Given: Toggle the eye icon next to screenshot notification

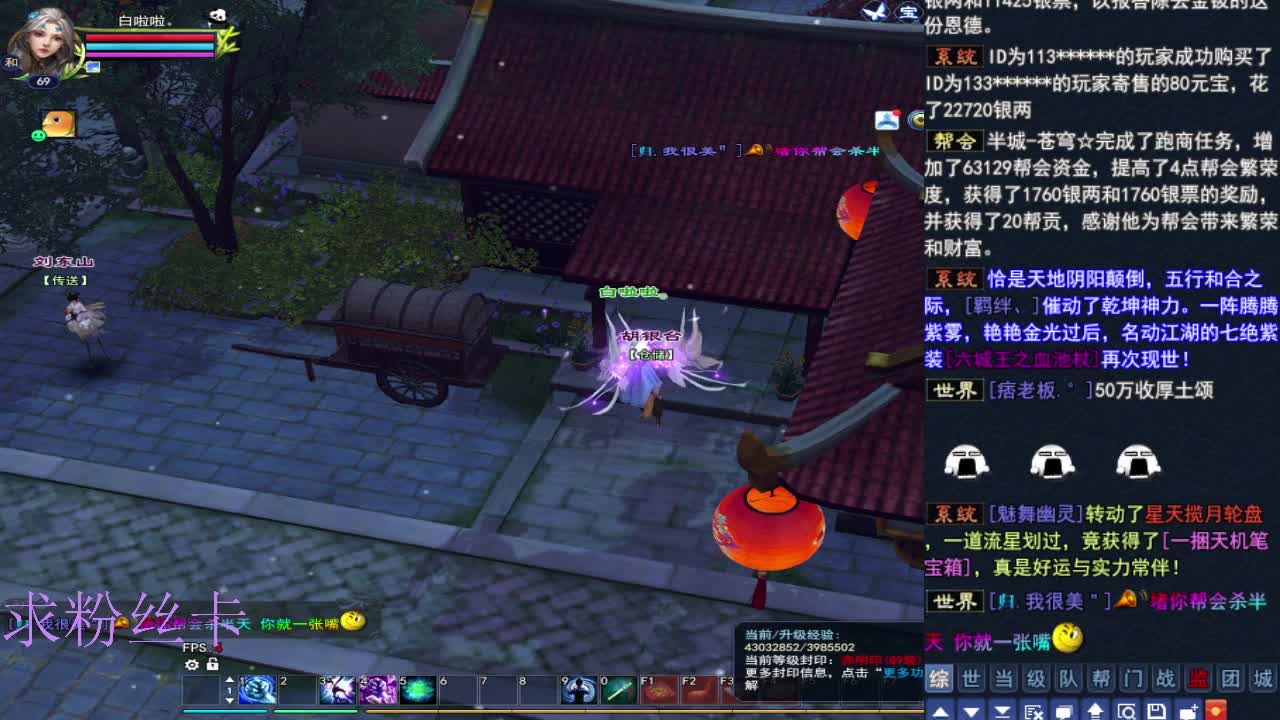Looking at the screenshot, I should pos(916,120).
